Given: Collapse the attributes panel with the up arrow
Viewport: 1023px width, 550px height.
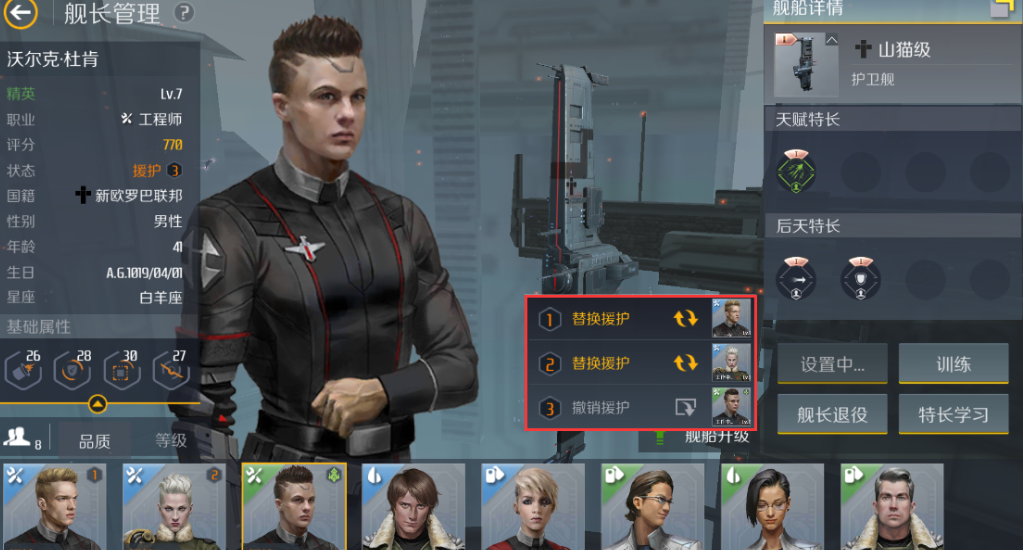Looking at the screenshot, I should coord(97,405).
